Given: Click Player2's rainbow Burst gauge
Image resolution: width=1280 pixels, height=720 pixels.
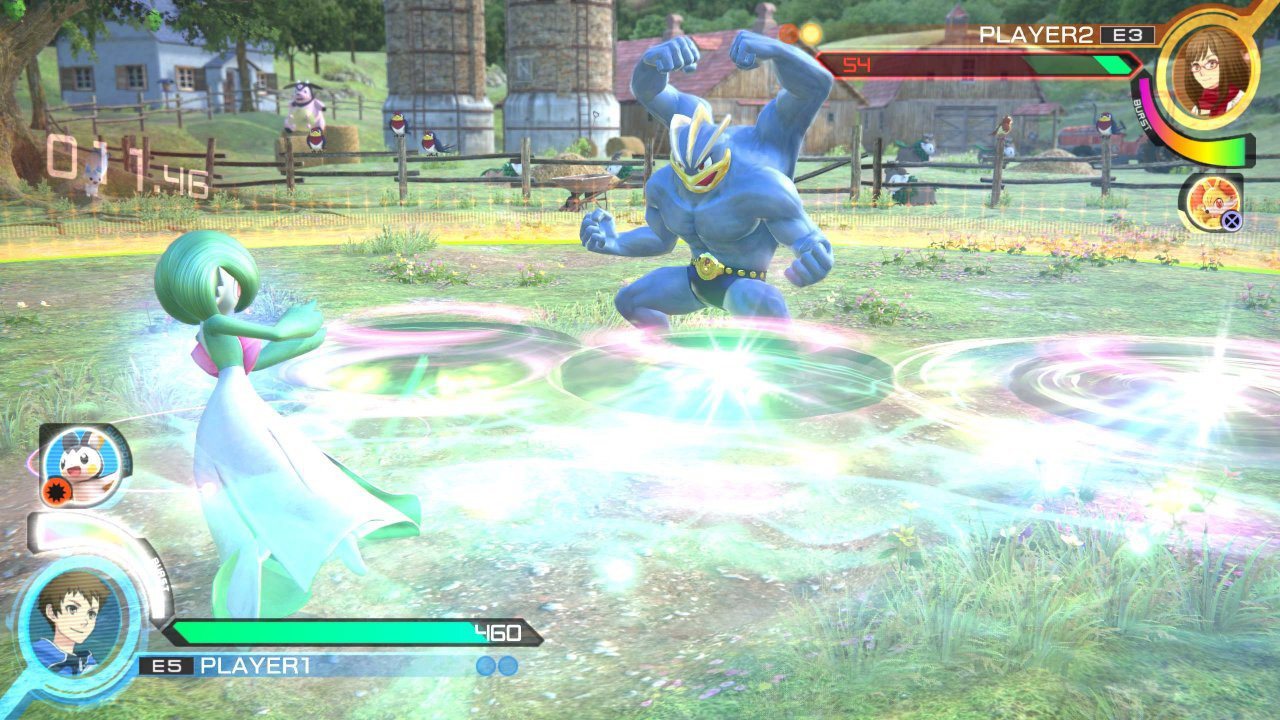Looking at the screenshot, I should tap(1195, 150).
